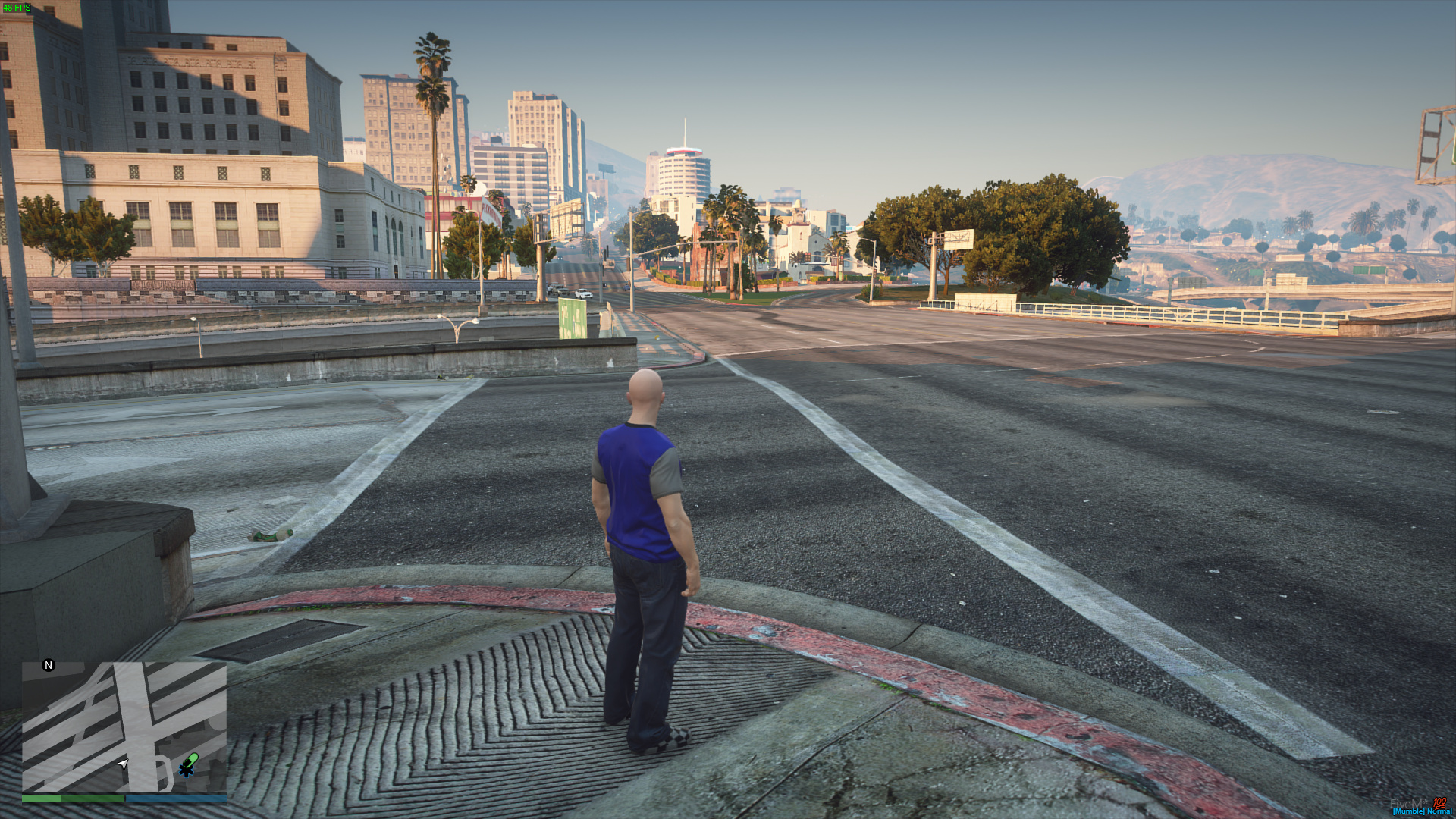Click the N compass icon on the minimap
The image size is (1456, 819).
click(x=48, y=665)
